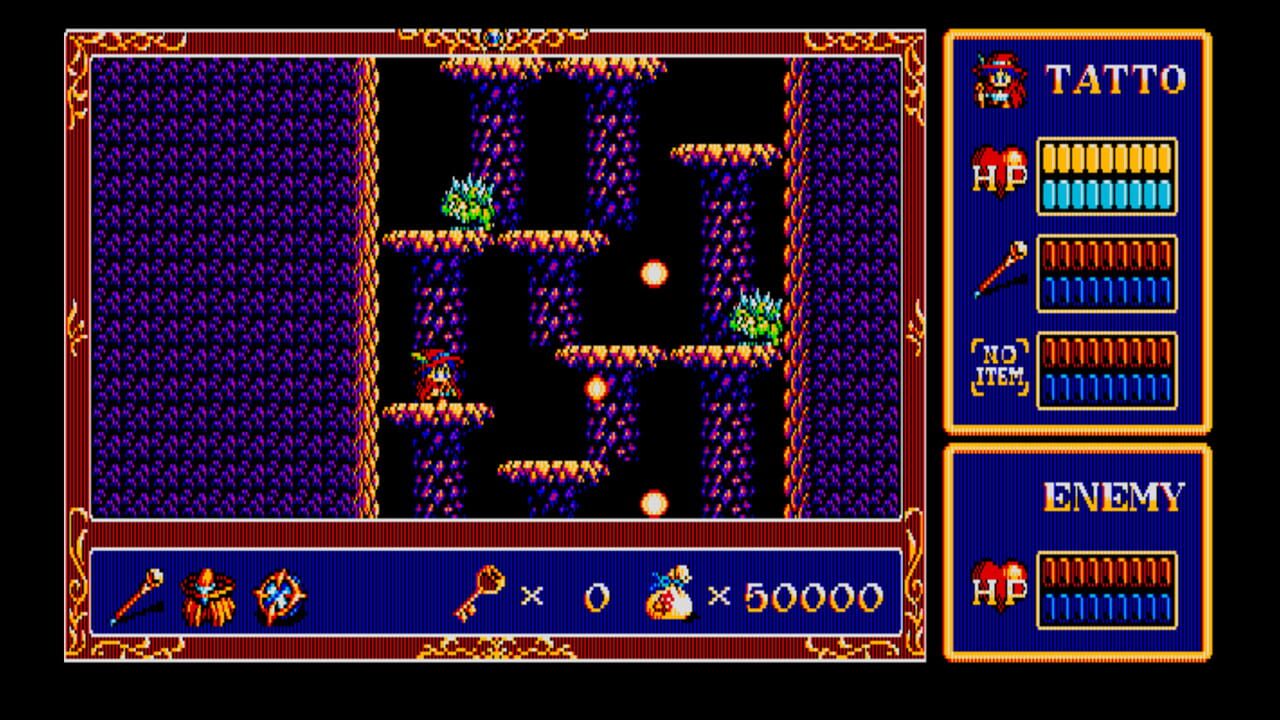Select the magic wand in the inventory bar
The image size is (1280, 720).
click(x=138, y=593)
